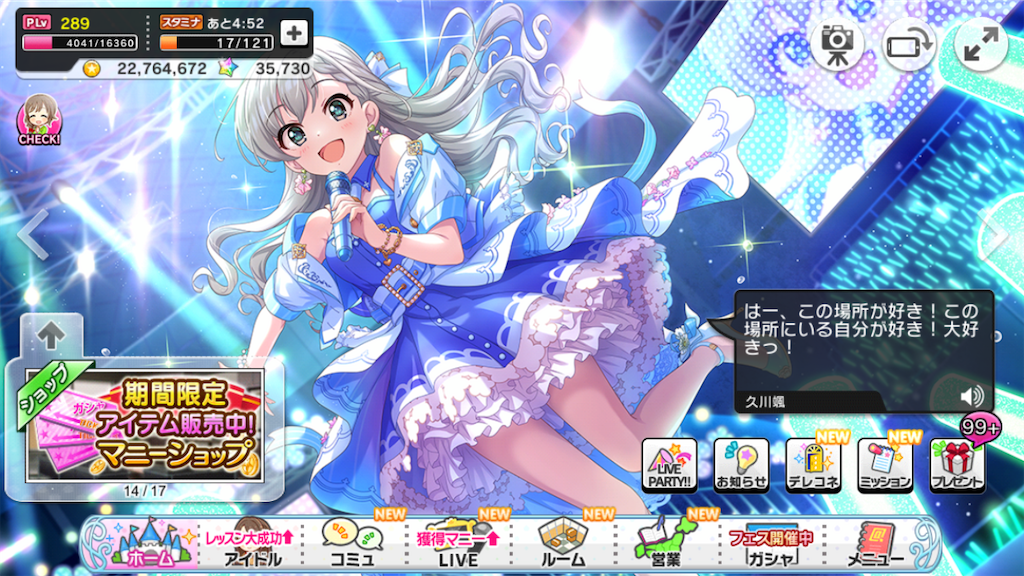Open LIVE PARTY!! mode

pyautogui.click(x=669, y=465)
